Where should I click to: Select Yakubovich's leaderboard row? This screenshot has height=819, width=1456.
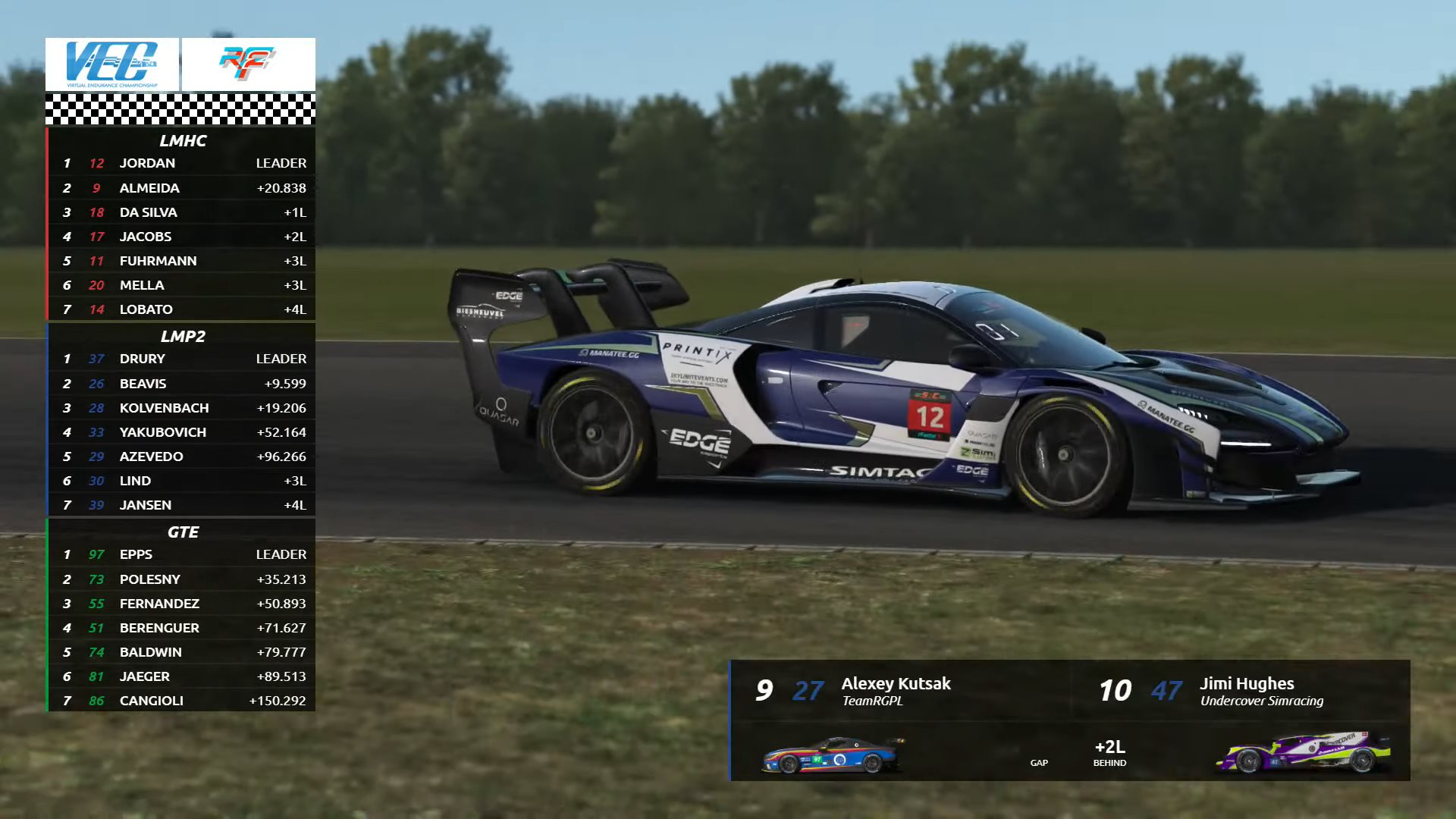coord(181,432)
